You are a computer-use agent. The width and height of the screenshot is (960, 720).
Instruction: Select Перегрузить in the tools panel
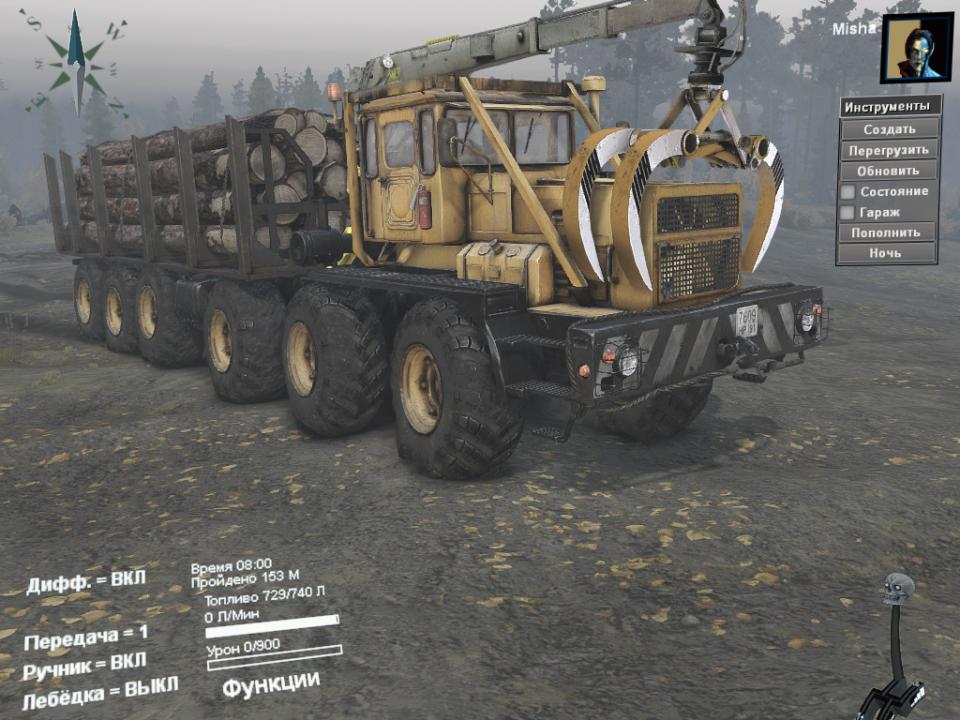(889, 150)
